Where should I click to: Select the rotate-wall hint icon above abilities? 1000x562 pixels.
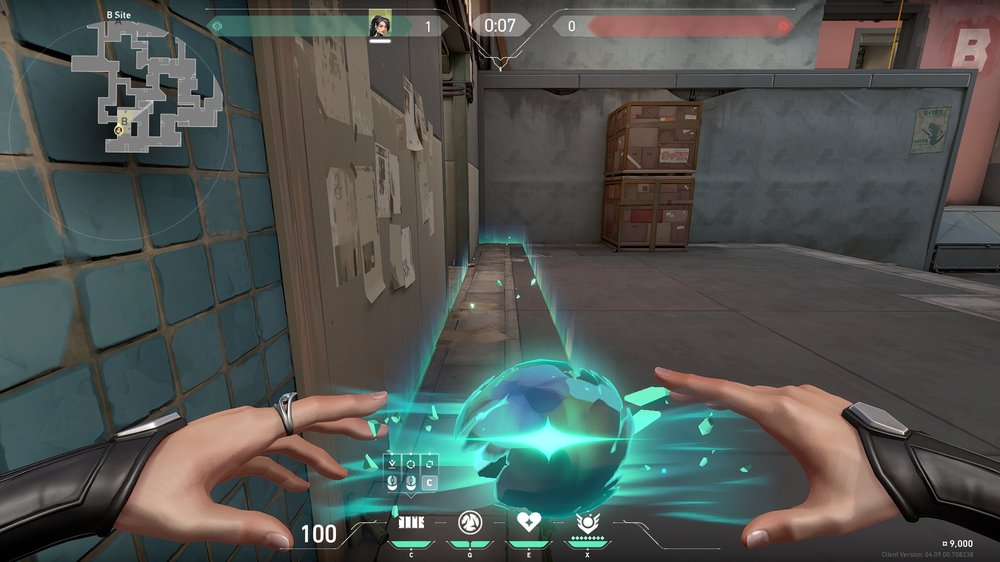coord(430,463)
